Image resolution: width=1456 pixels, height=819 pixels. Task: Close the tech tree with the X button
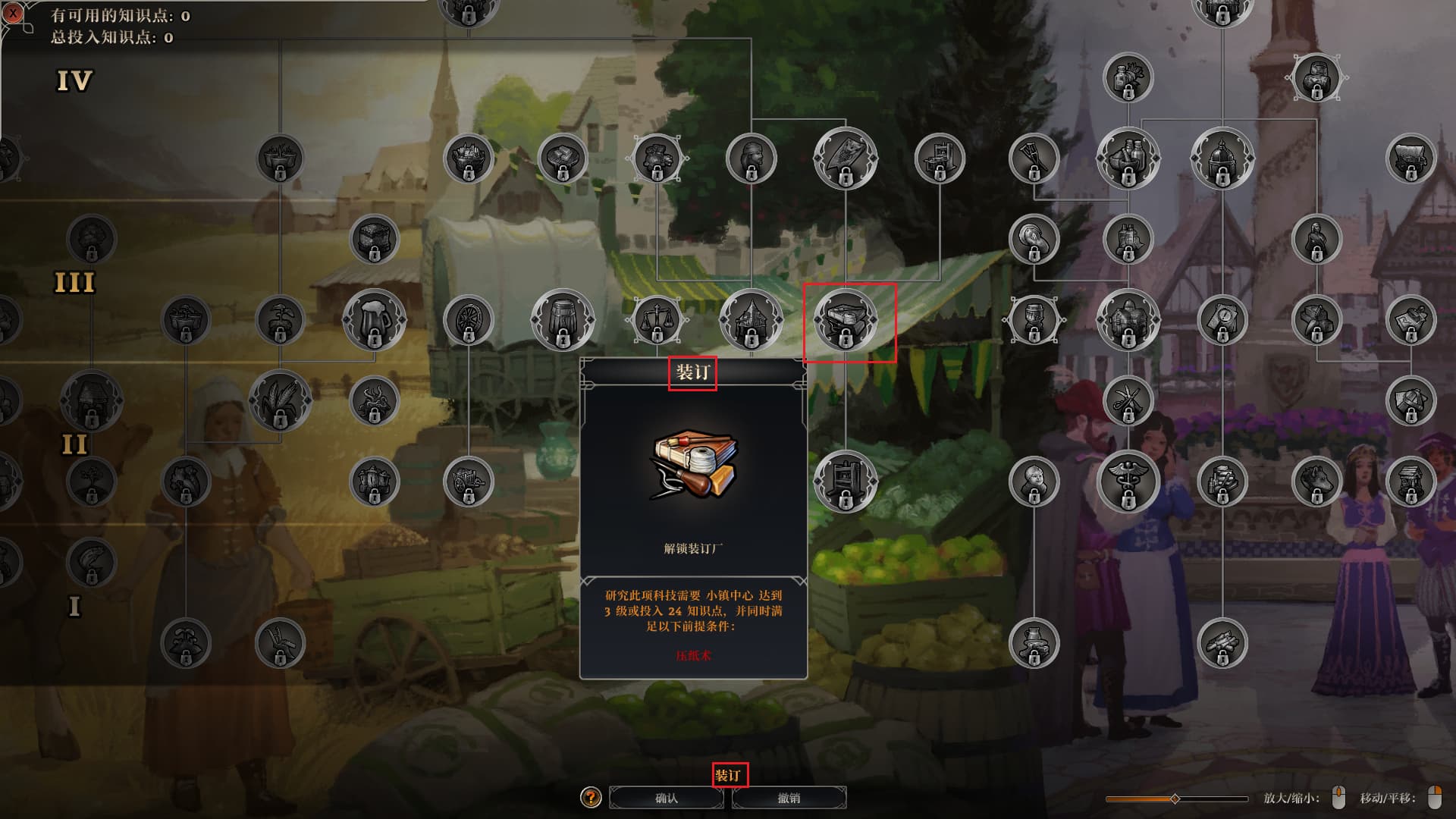12,13
